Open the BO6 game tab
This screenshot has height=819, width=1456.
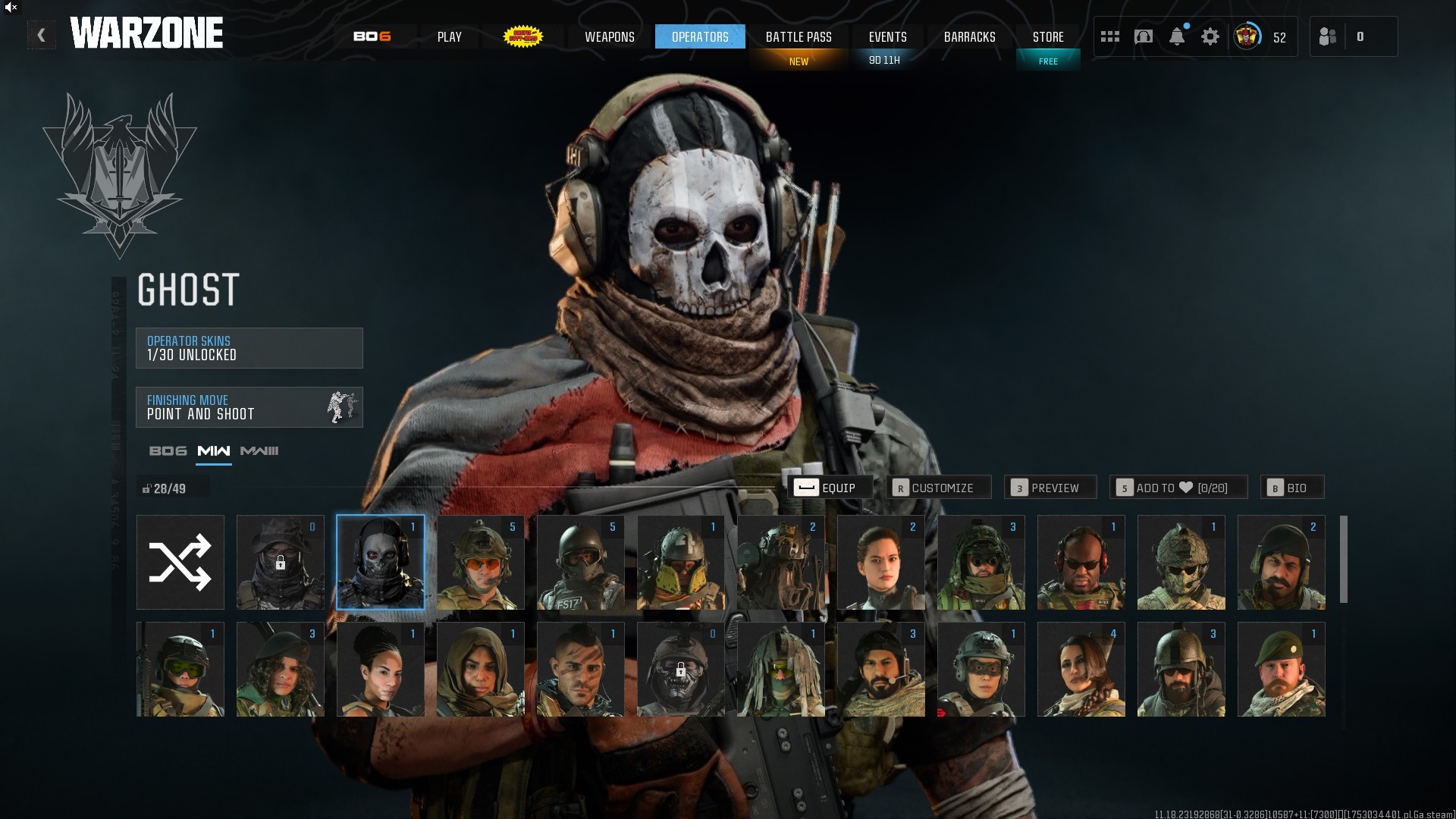point(372,36)
